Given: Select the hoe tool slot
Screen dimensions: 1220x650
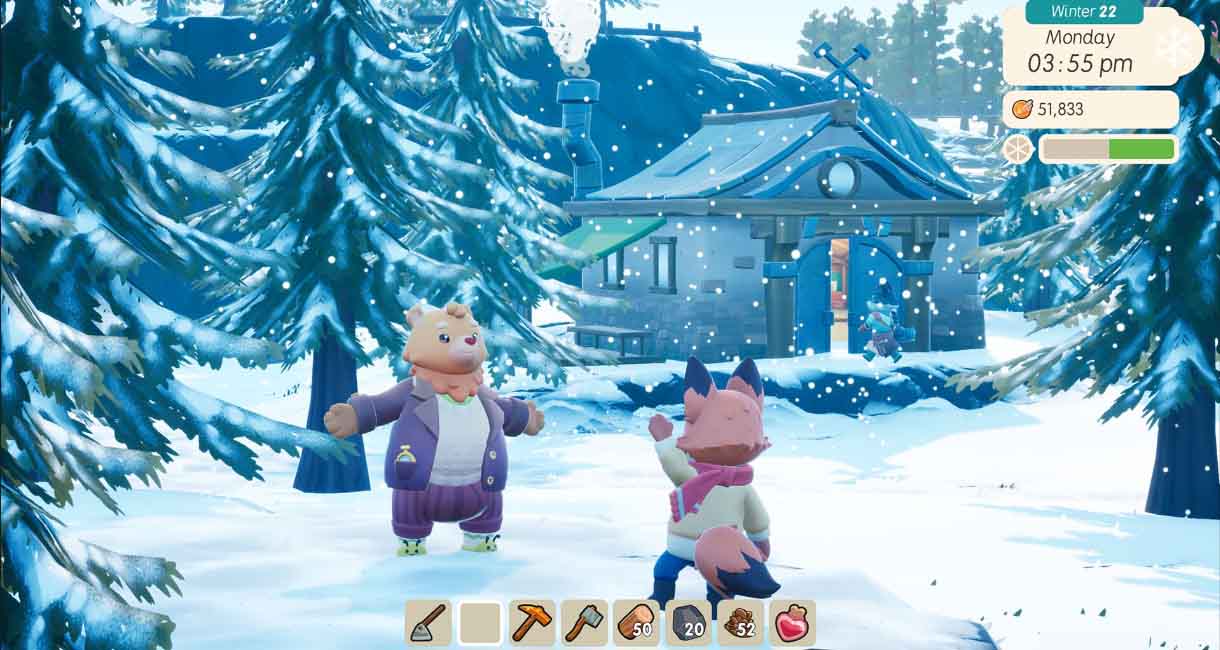Looking at the screenshot, I should click(x=428, y=622).
